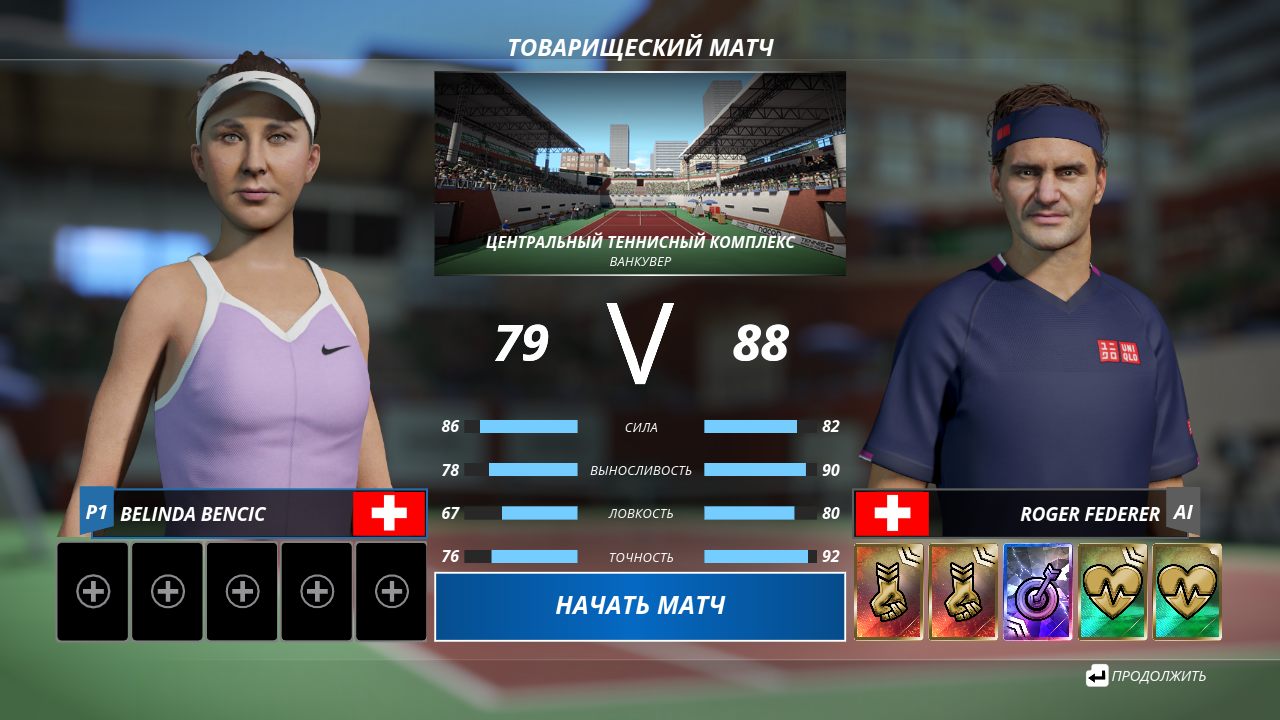Toggle the P1 badge on Bencic's nameplate
1280x720 pixels.
[x=98, y=513]
